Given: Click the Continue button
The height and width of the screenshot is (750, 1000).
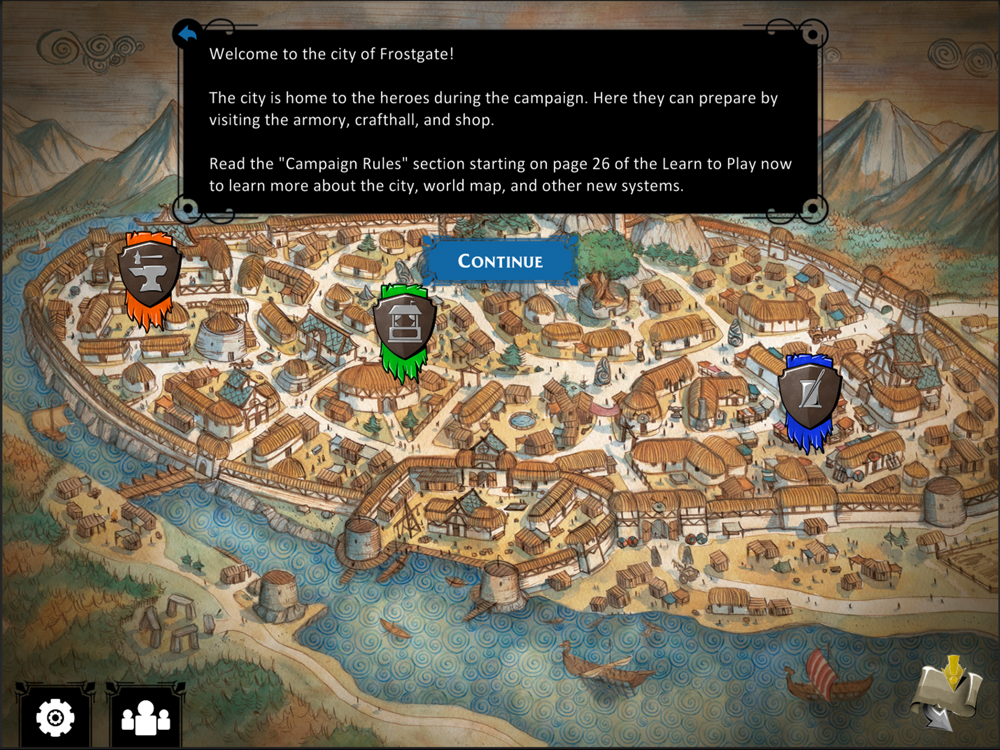Looking at the screenshot, I should 500,261.
